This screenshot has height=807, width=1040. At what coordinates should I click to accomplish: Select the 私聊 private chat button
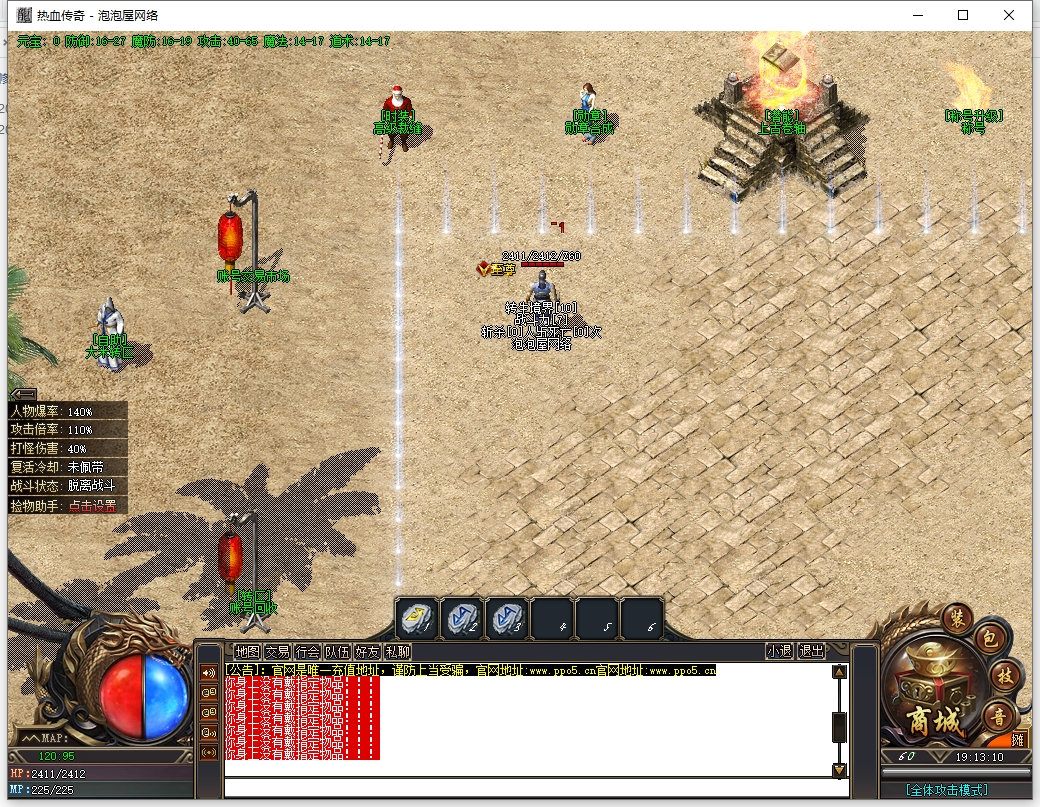[x=397, y=651]
